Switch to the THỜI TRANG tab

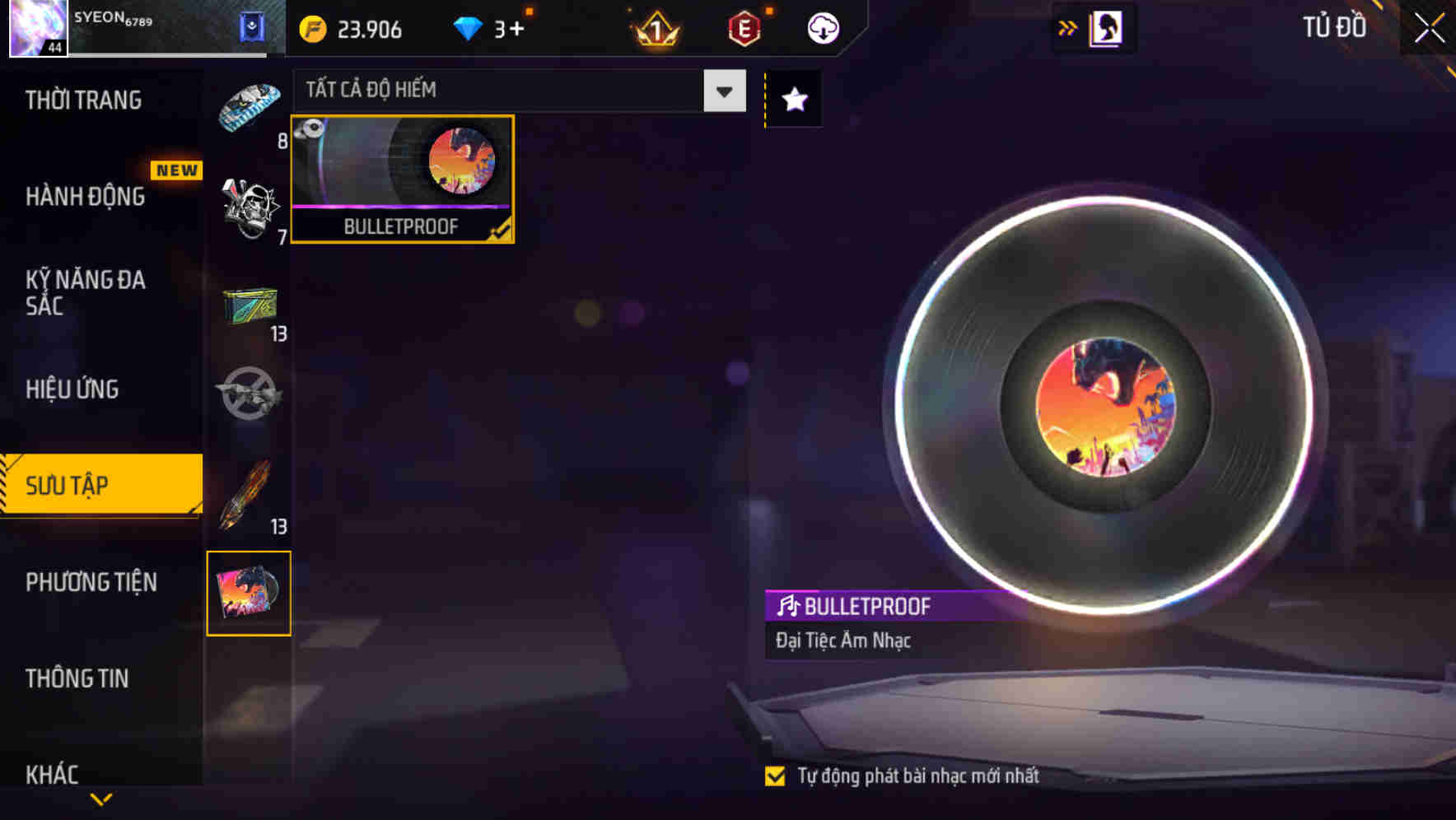[x=82, y=100]
